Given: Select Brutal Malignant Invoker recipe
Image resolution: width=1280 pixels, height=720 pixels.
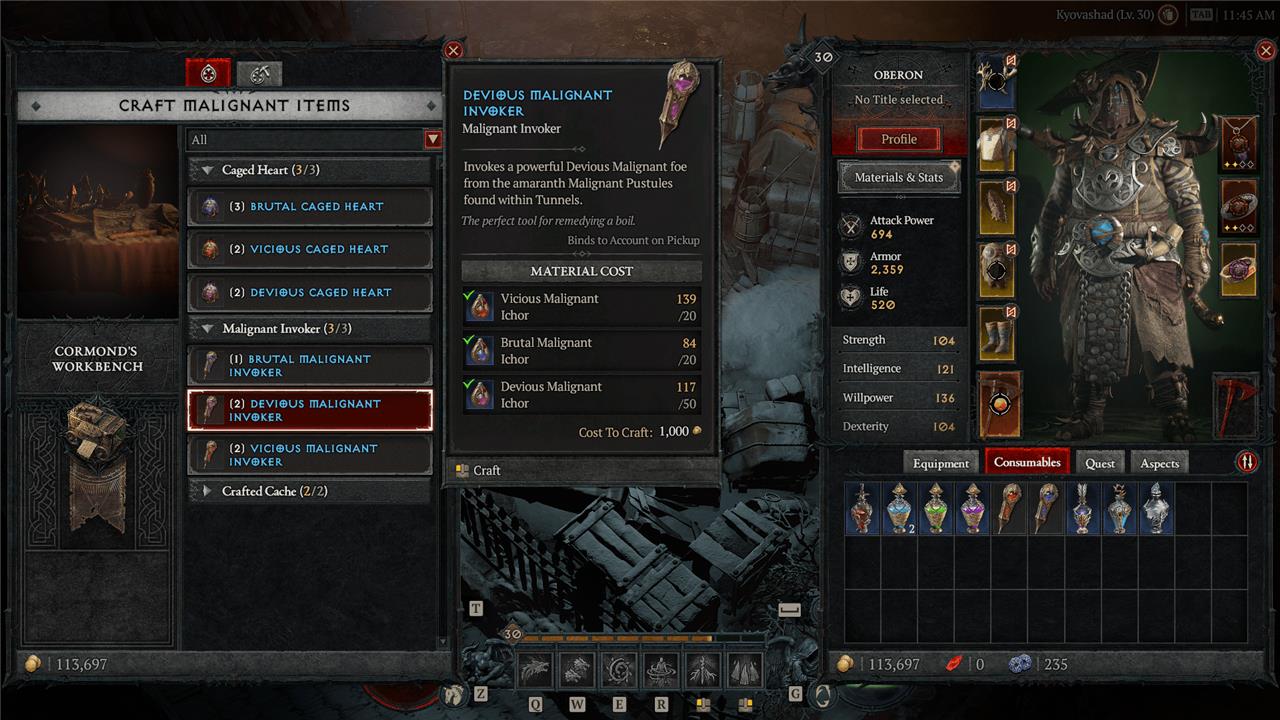Looking at the screenshot, I should tap(310, 366).
